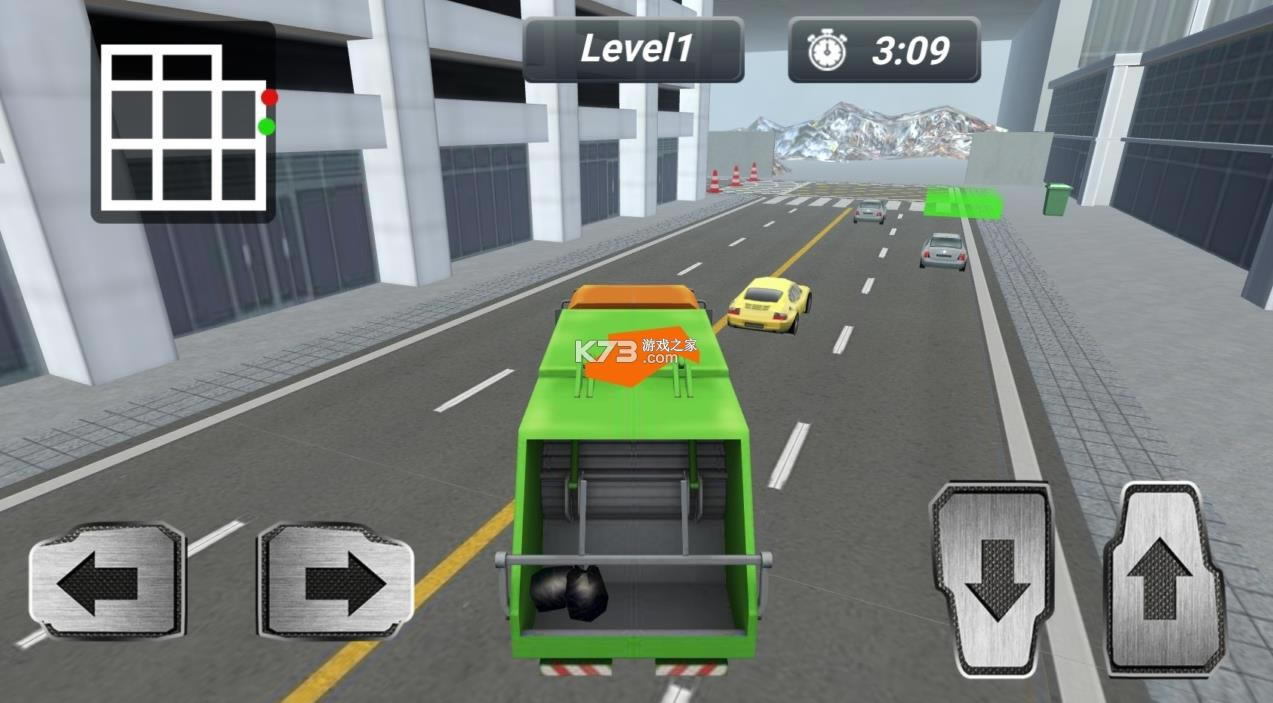Screen dimensions: 1273x703
Task: Tap the down arrow brake pedal
Action: (992, 580)
